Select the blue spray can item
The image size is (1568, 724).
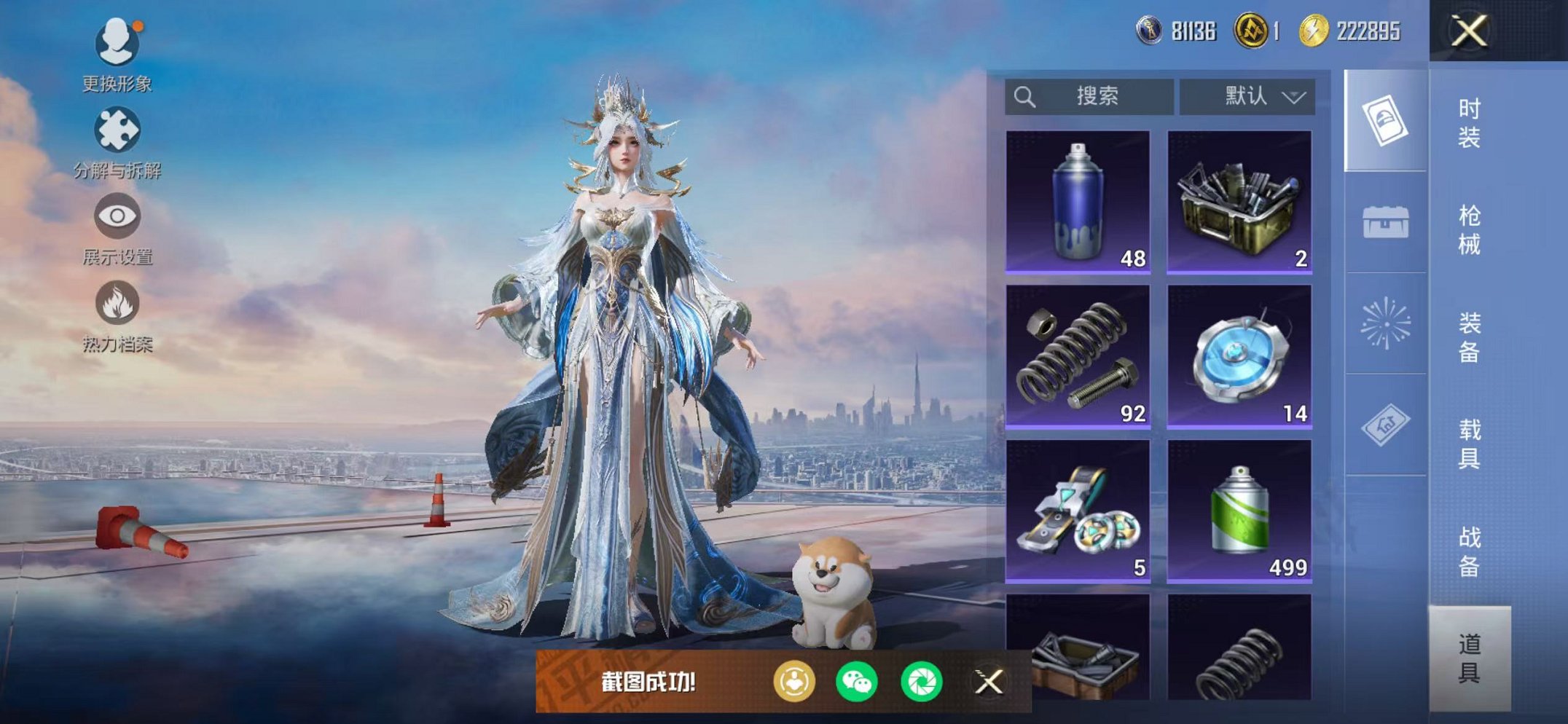(x=1078, y=202)
